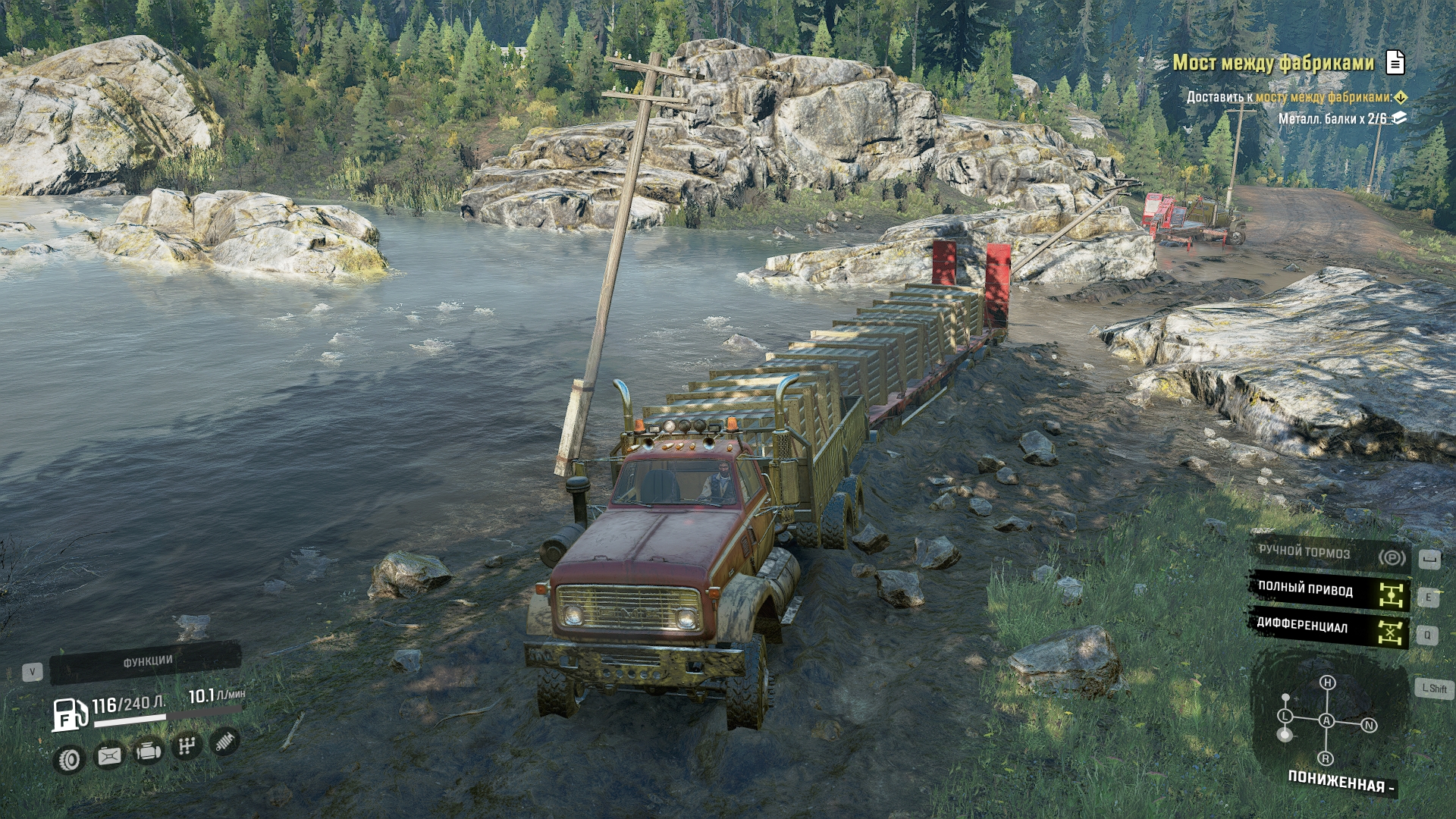The width and height of the screenshot is (1456, 819).
Task: Open the Мост между фабриками task document
Action: [x=1395, y=62]
